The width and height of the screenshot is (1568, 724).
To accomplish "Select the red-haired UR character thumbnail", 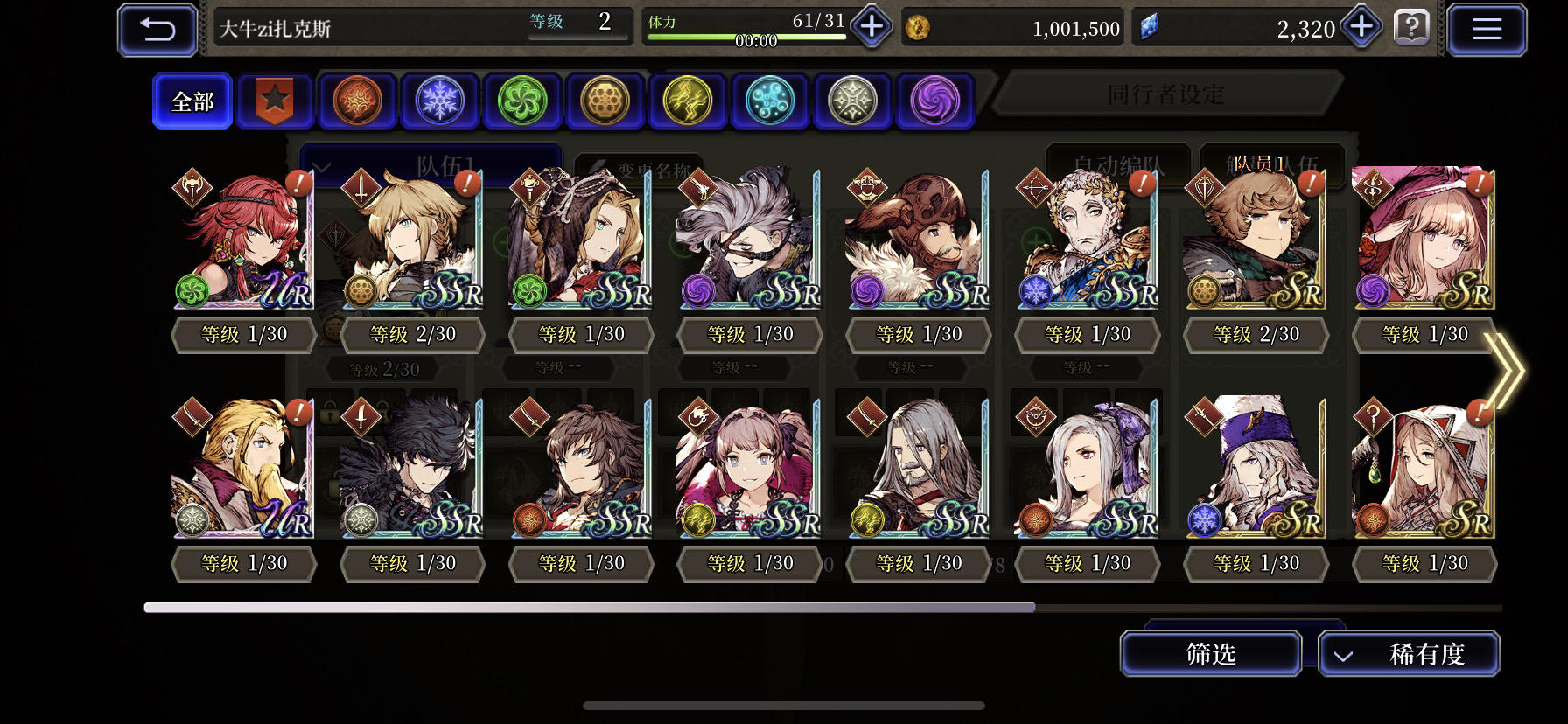I will [243, 240].
